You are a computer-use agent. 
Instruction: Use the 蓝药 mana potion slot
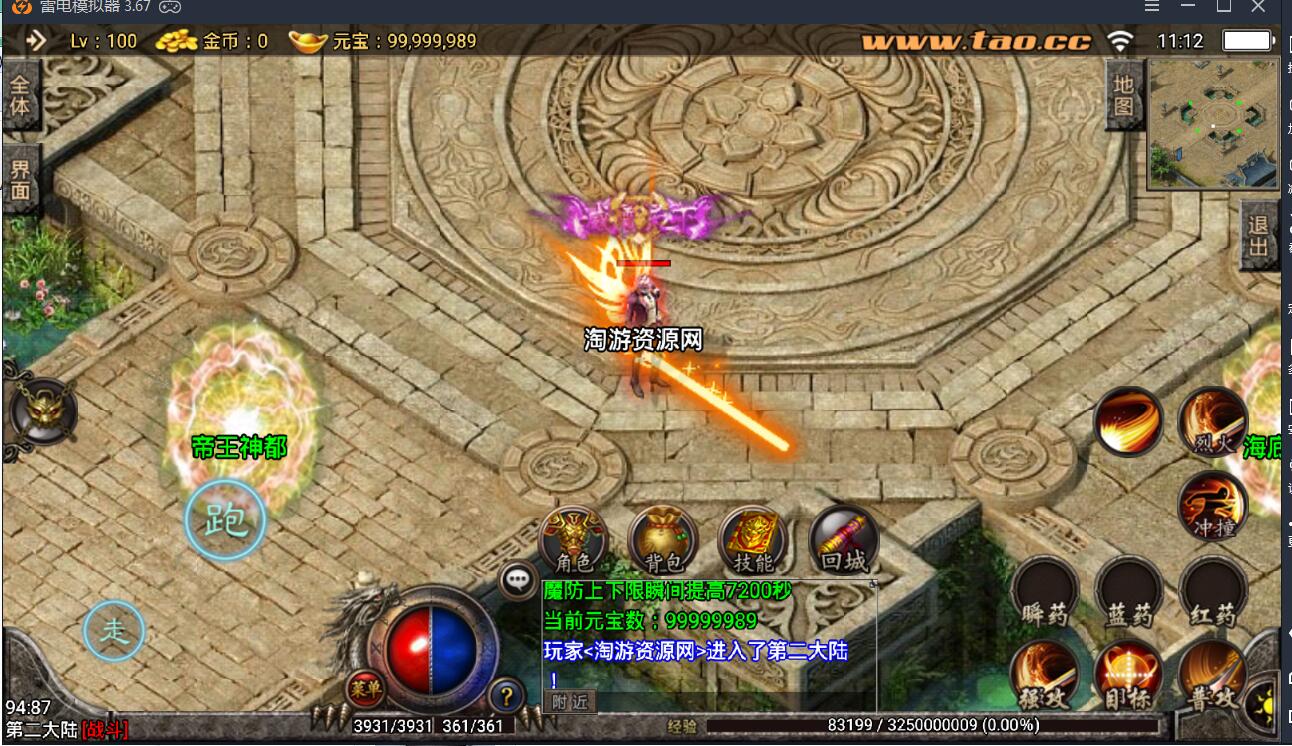pyautogui.click(x=1129, y=592)
